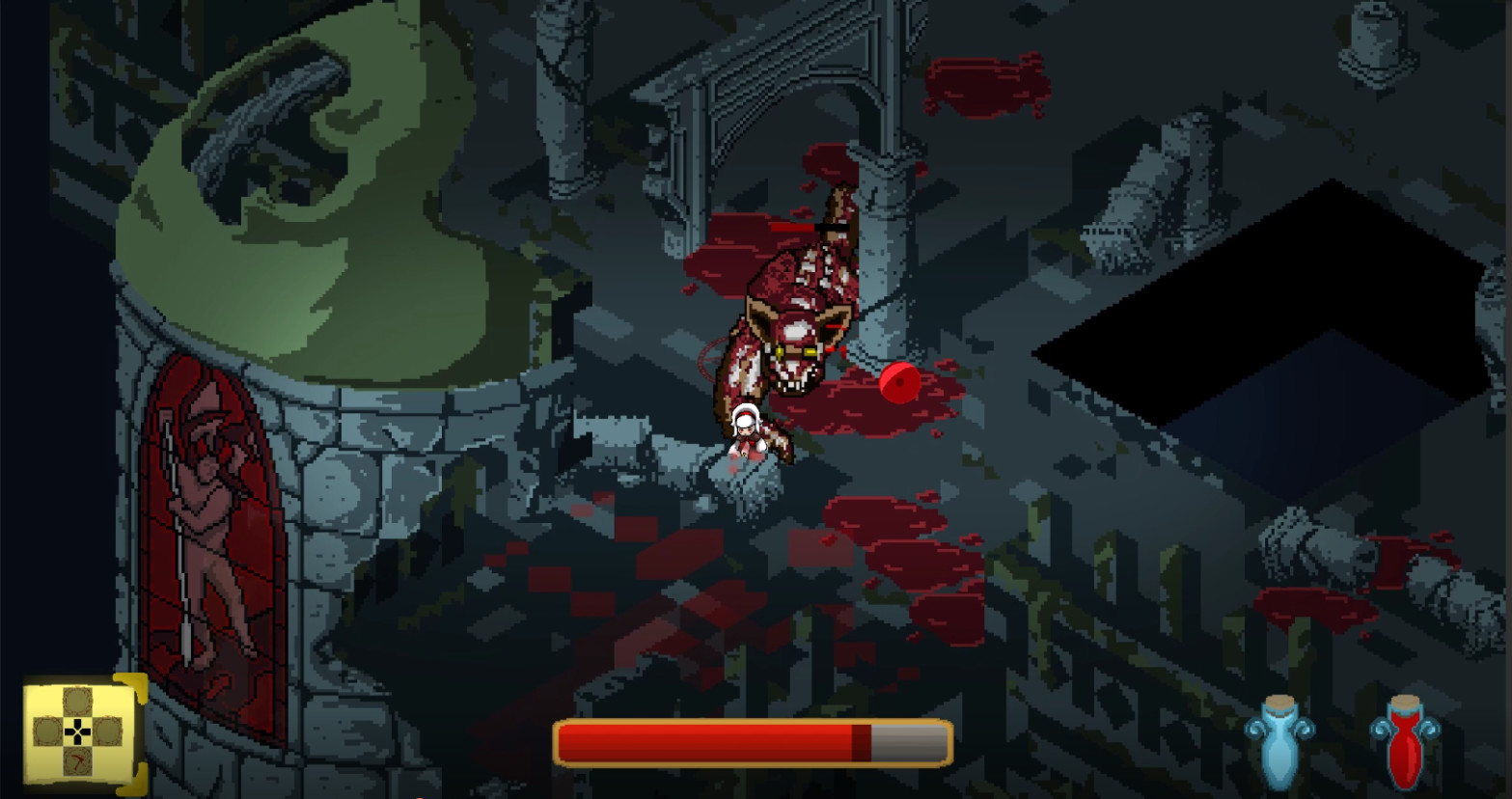Click the rat boss's glowing yellow eye
Screen dimensions: 1512x799
tap(809, 351)
